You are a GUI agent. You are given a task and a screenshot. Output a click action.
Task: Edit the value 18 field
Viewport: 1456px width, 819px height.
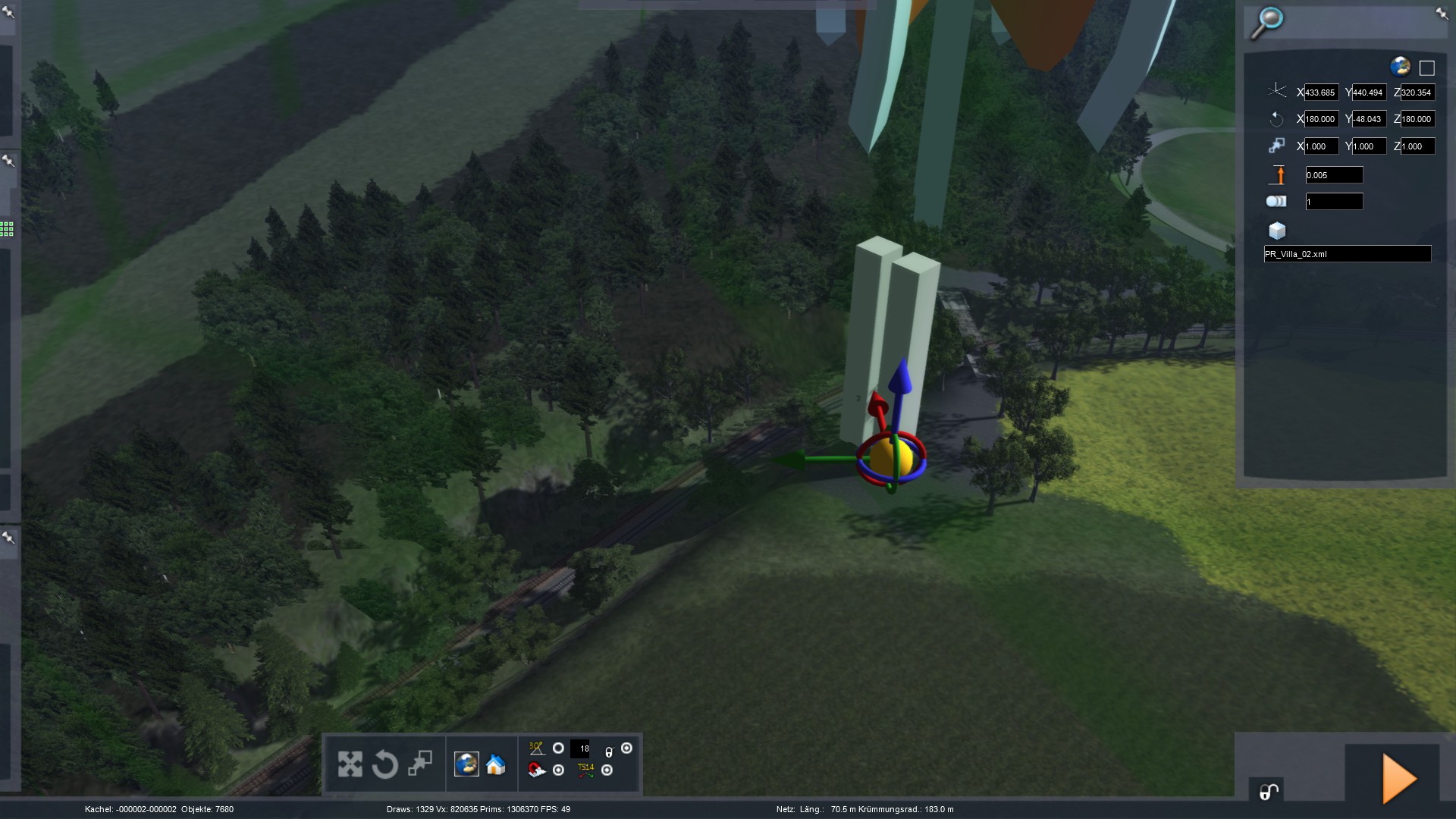(x=580, y=749)
